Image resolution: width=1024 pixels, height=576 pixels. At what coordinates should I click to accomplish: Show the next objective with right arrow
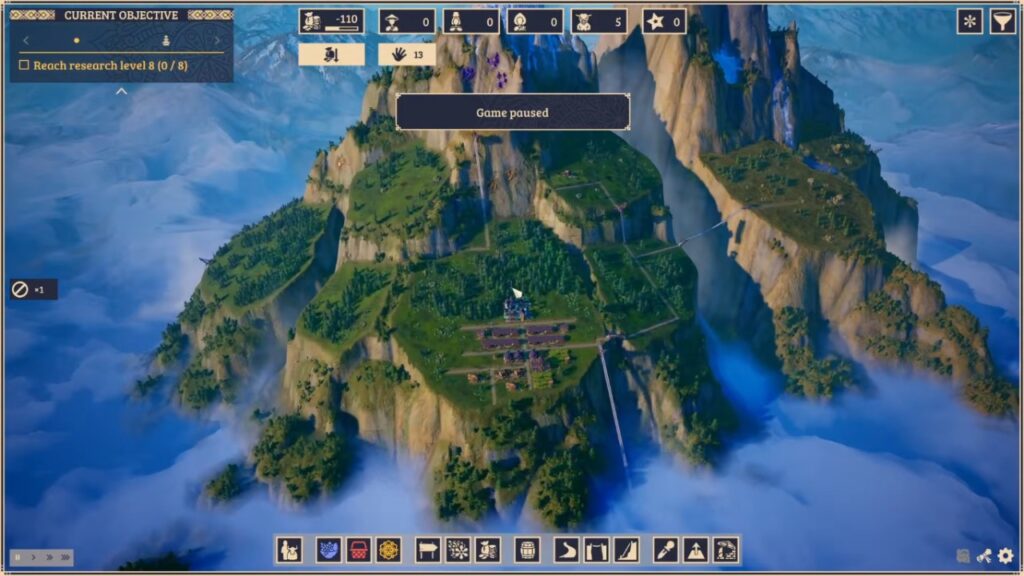pyautogui.click(x=218, y=41)
